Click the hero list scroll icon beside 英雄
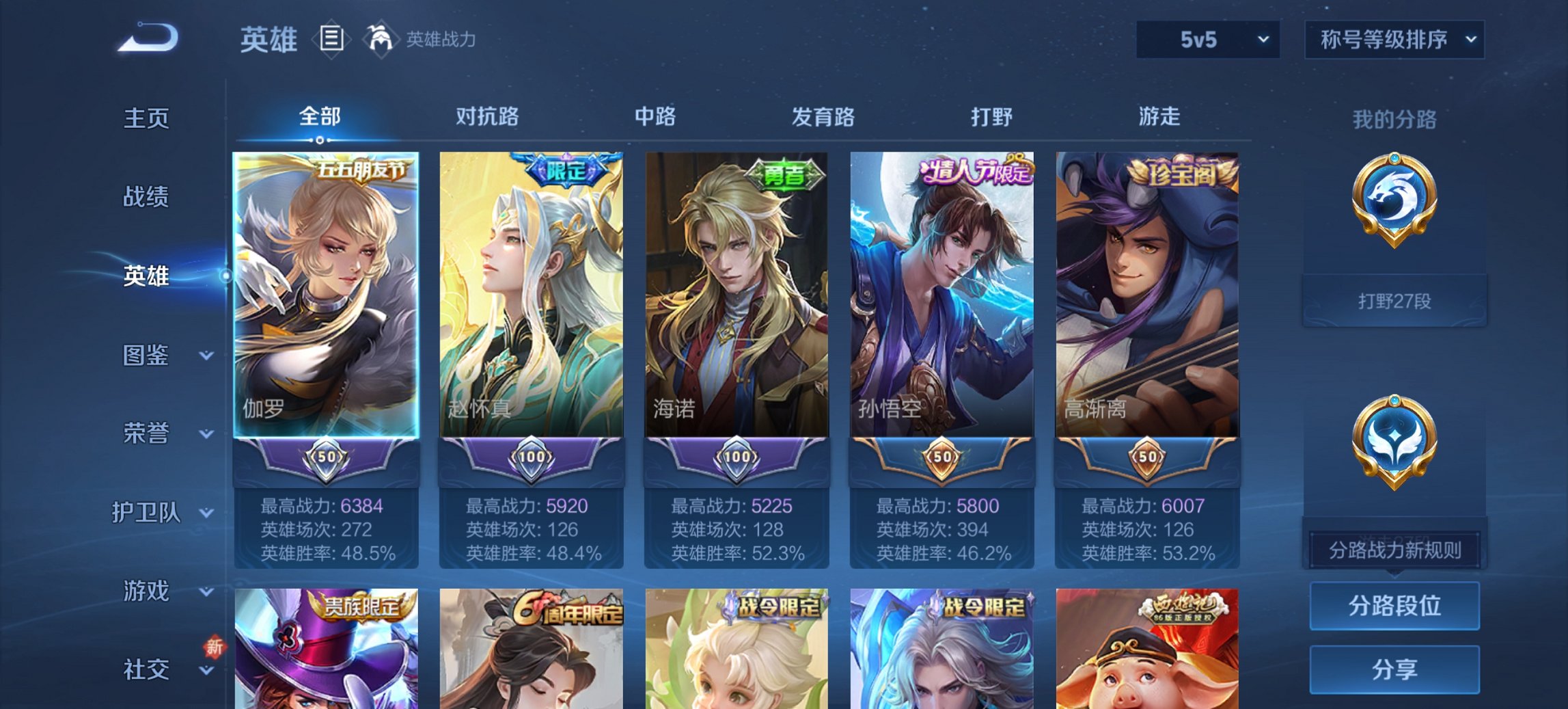The image size is (1568, 709). 331,40
